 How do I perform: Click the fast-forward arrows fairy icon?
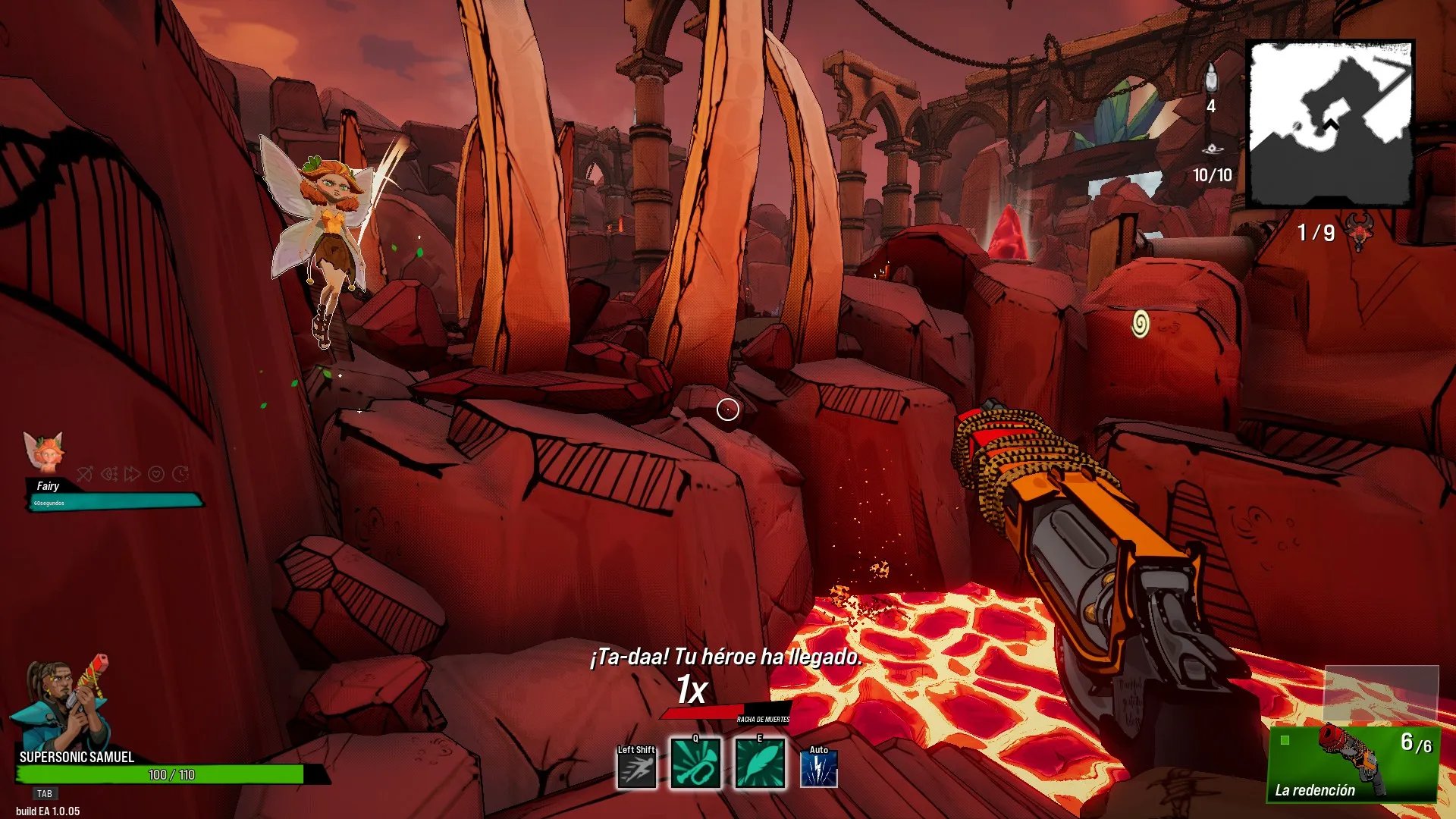(133, 474)
